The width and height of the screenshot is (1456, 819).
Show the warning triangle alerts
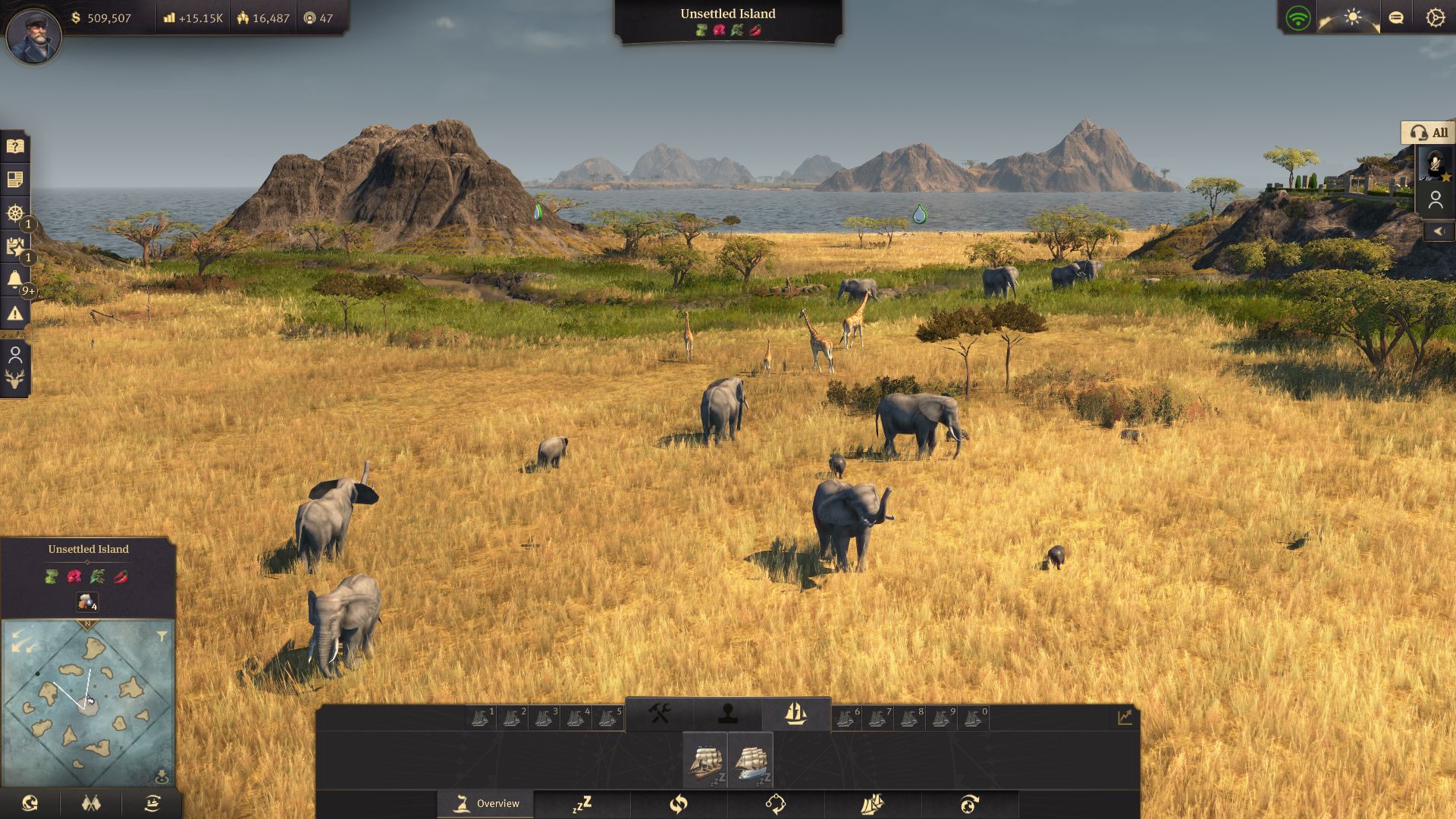tap(15, 312)
